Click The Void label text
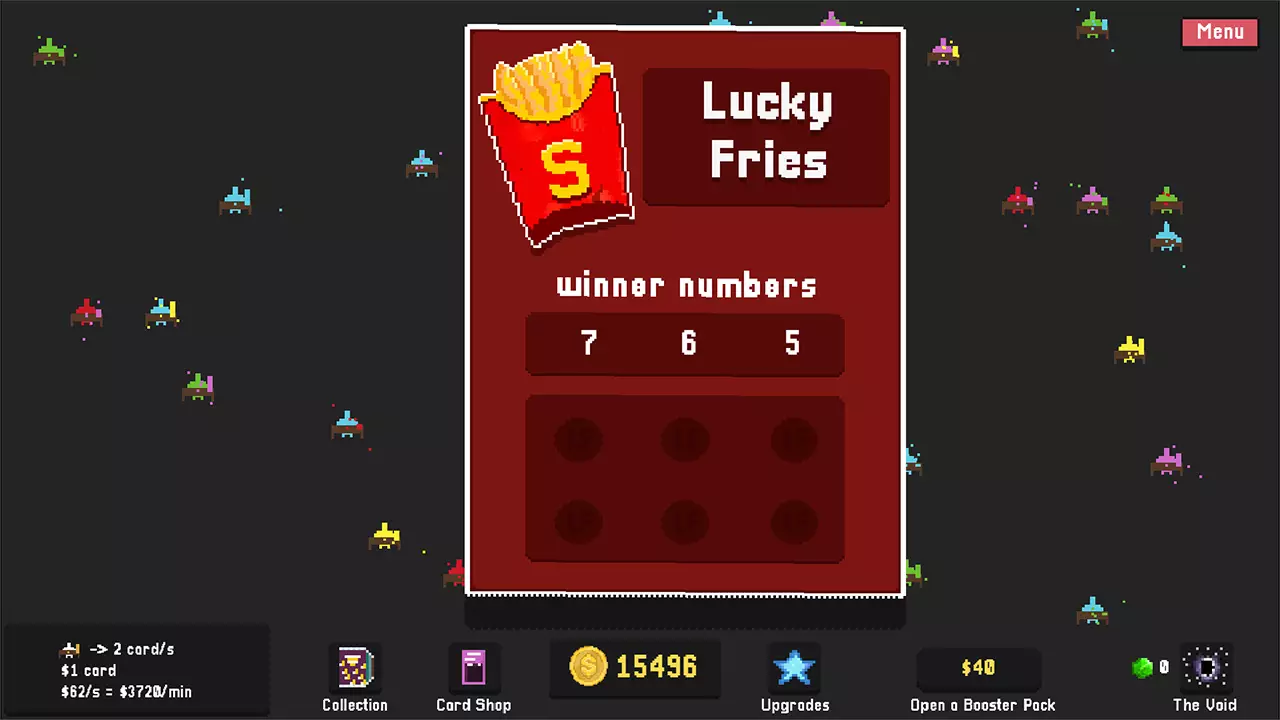 [x=1204, y=705]
